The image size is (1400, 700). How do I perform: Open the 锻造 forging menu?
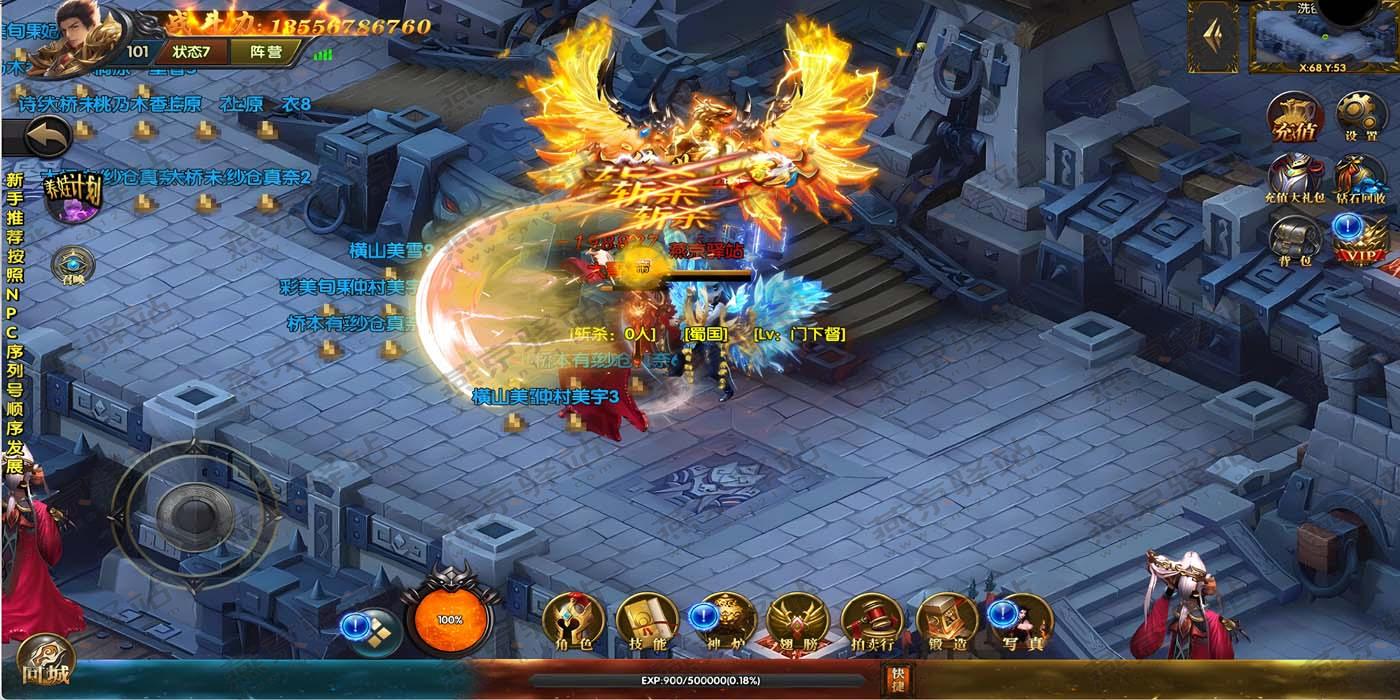click(946, 622)
